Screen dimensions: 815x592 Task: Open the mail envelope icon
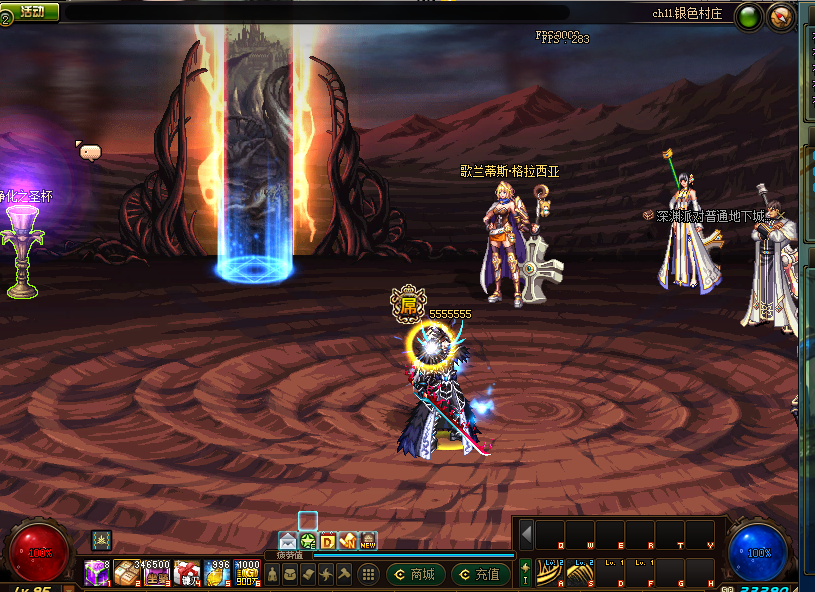pos(288,541)
